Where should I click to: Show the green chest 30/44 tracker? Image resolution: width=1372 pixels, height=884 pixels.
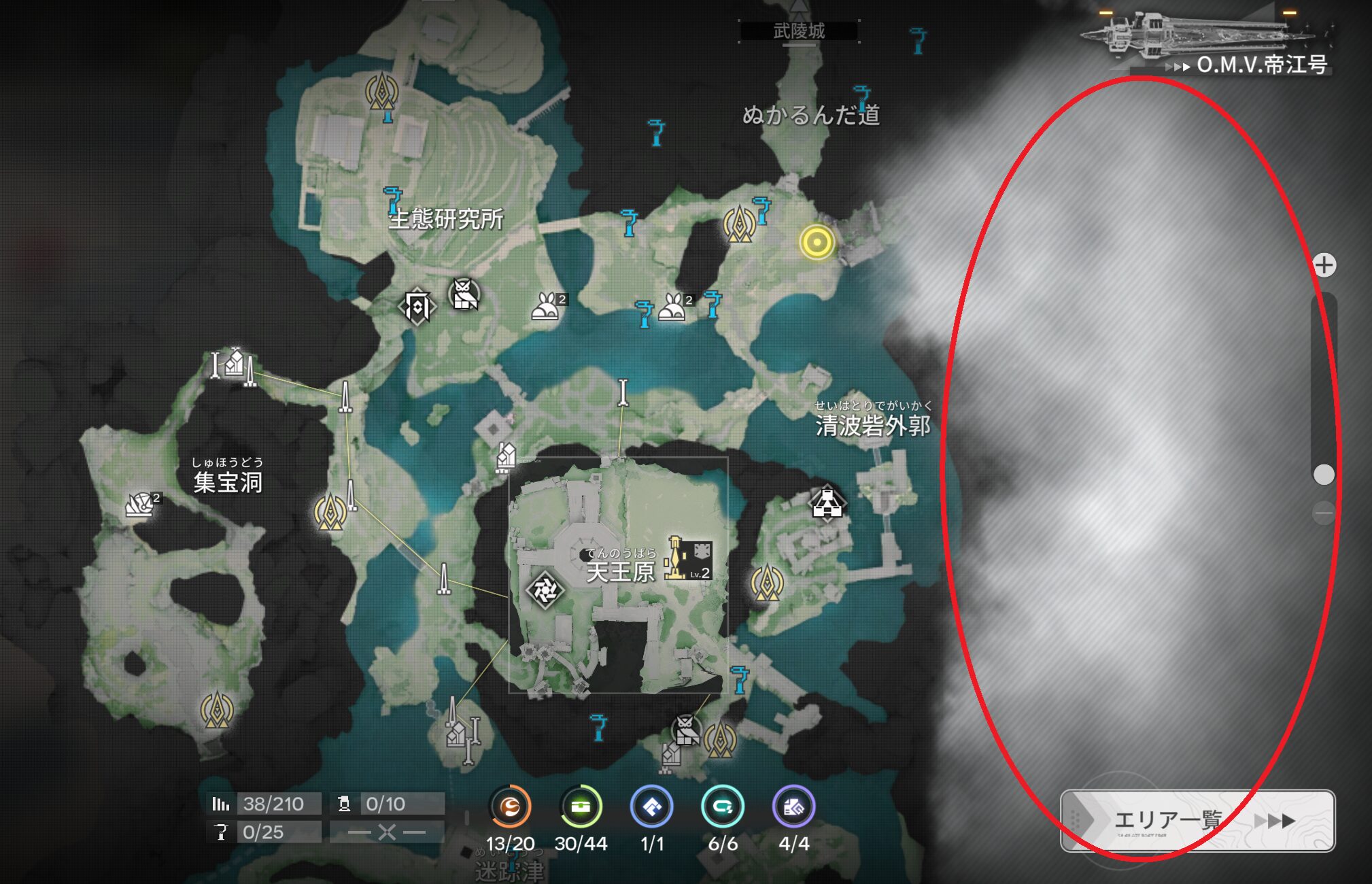[x=581, y=807]
